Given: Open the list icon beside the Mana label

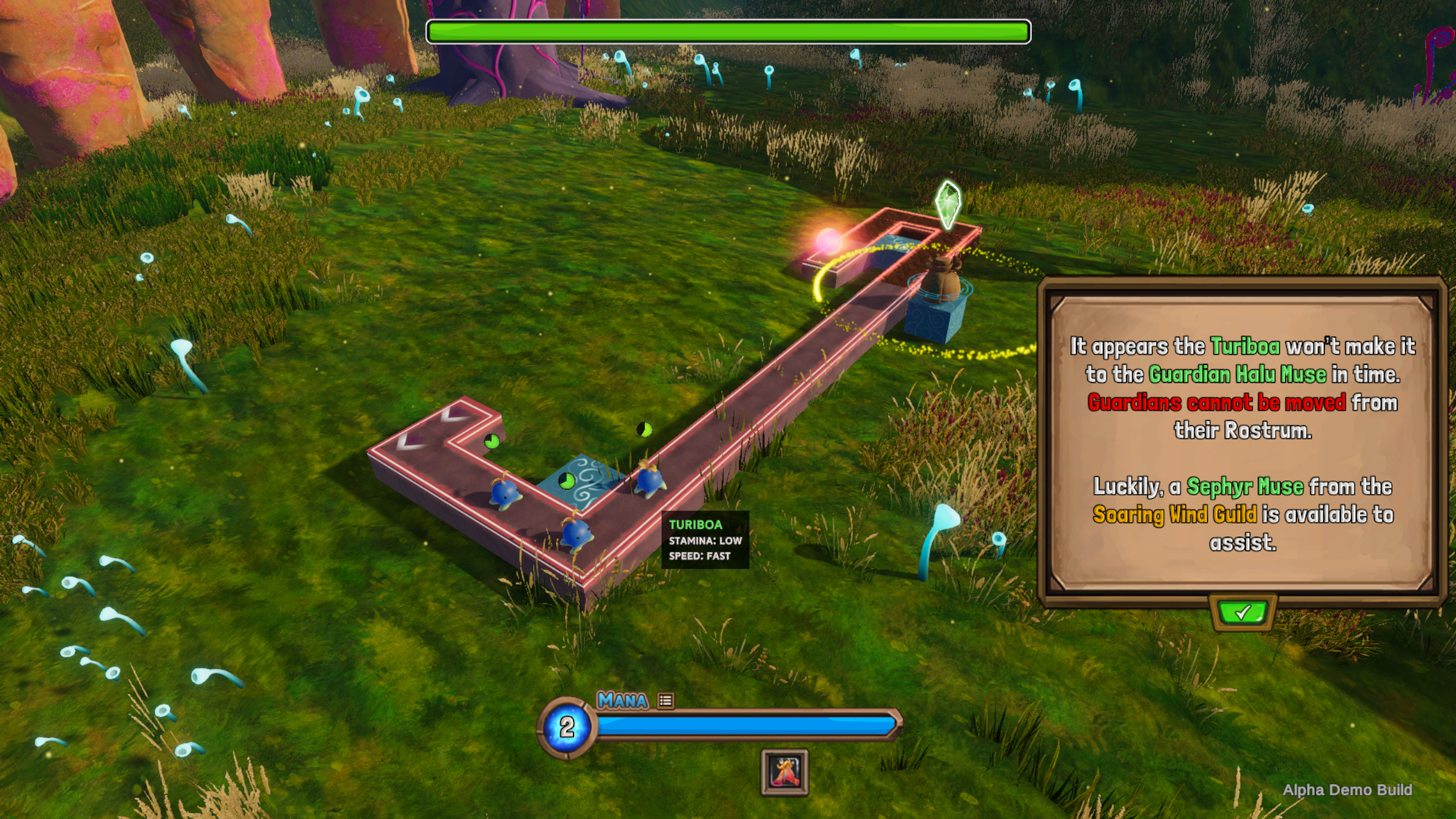Looking at the screenshot, I should (666, 701).
